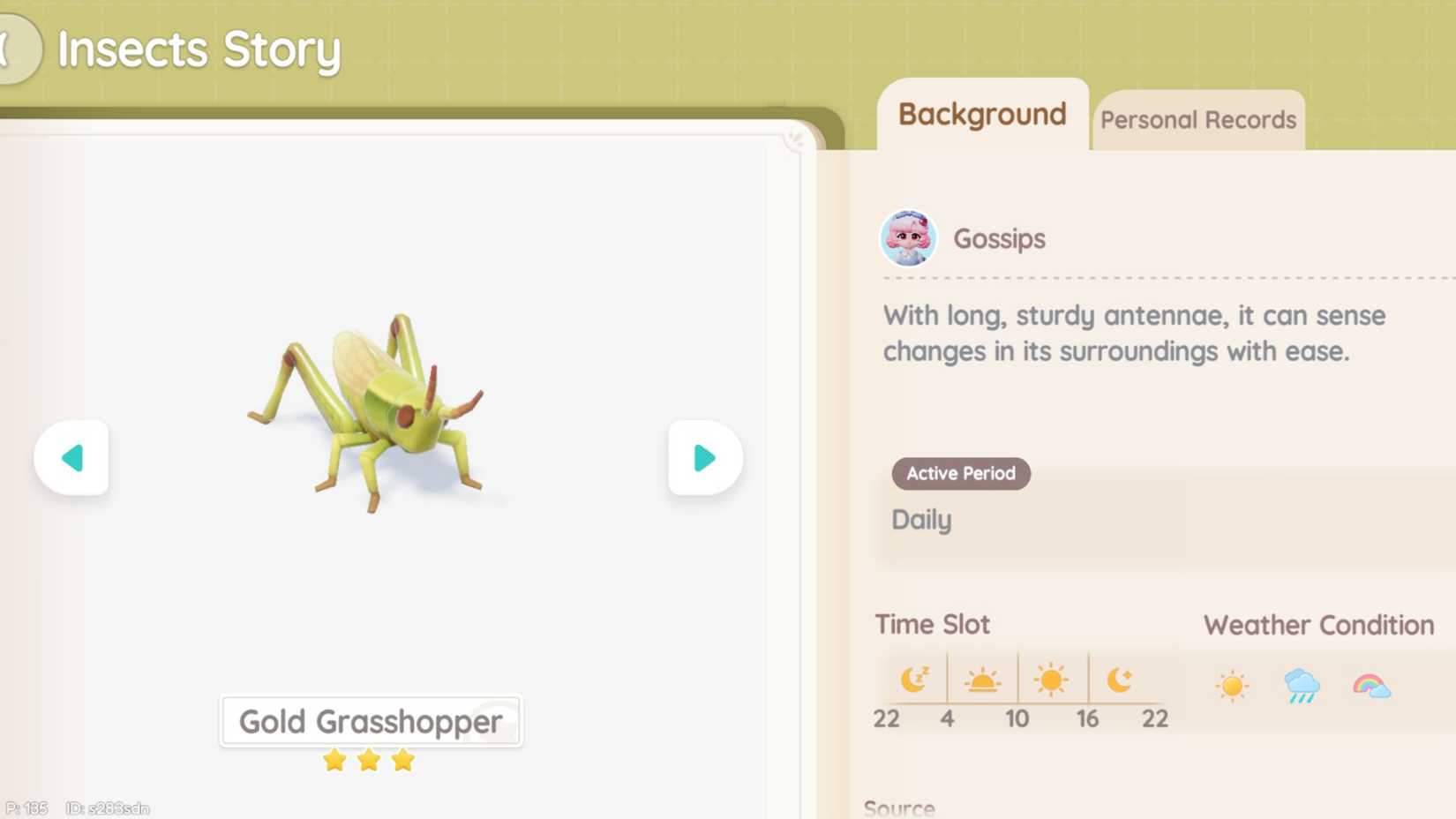Click the first star under Gold Grasshopper
Screen dimensions: 1456x819
pos(334,759)
